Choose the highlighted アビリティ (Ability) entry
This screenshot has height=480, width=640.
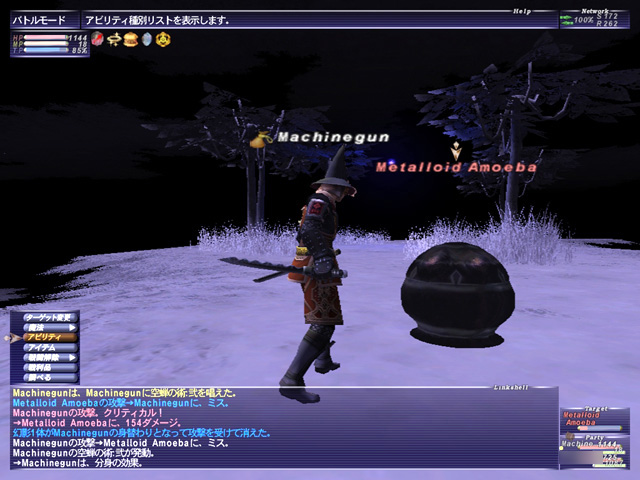point(48,337)
